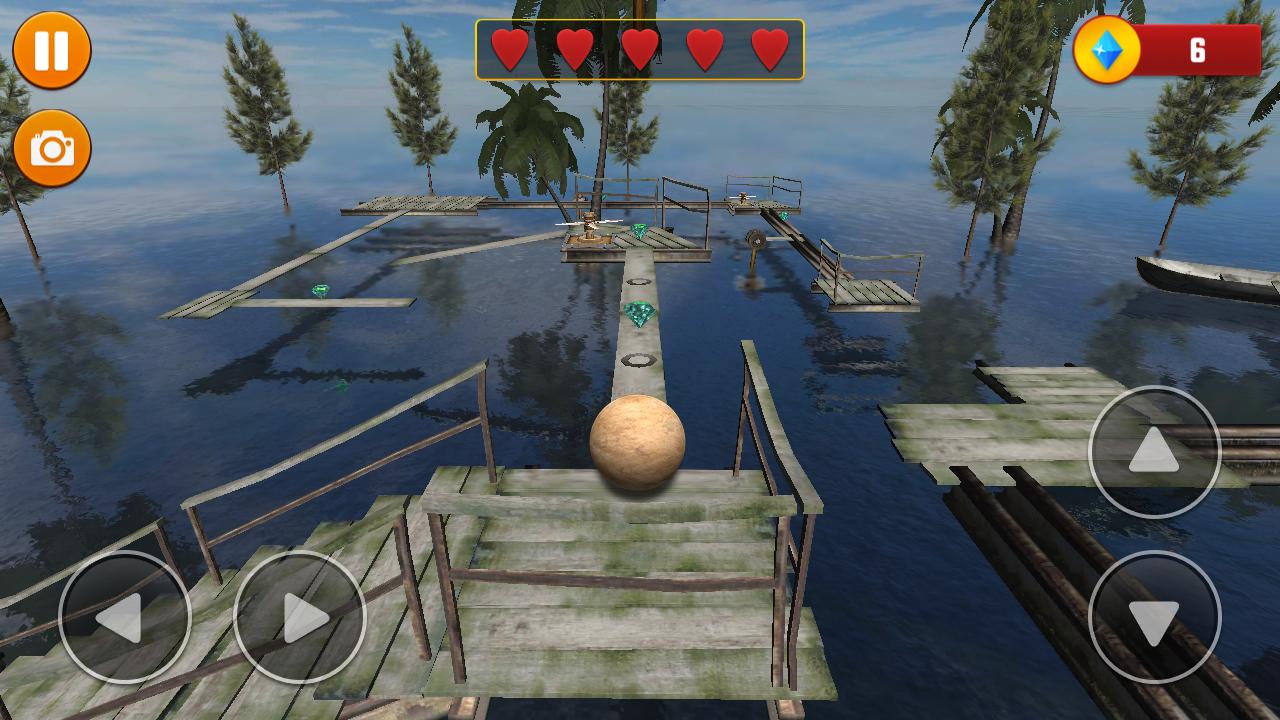The height and width of the screenshot is (720, 1280).
Task: Click the first heart in the health bar
Action: click(x=509, y=46)
